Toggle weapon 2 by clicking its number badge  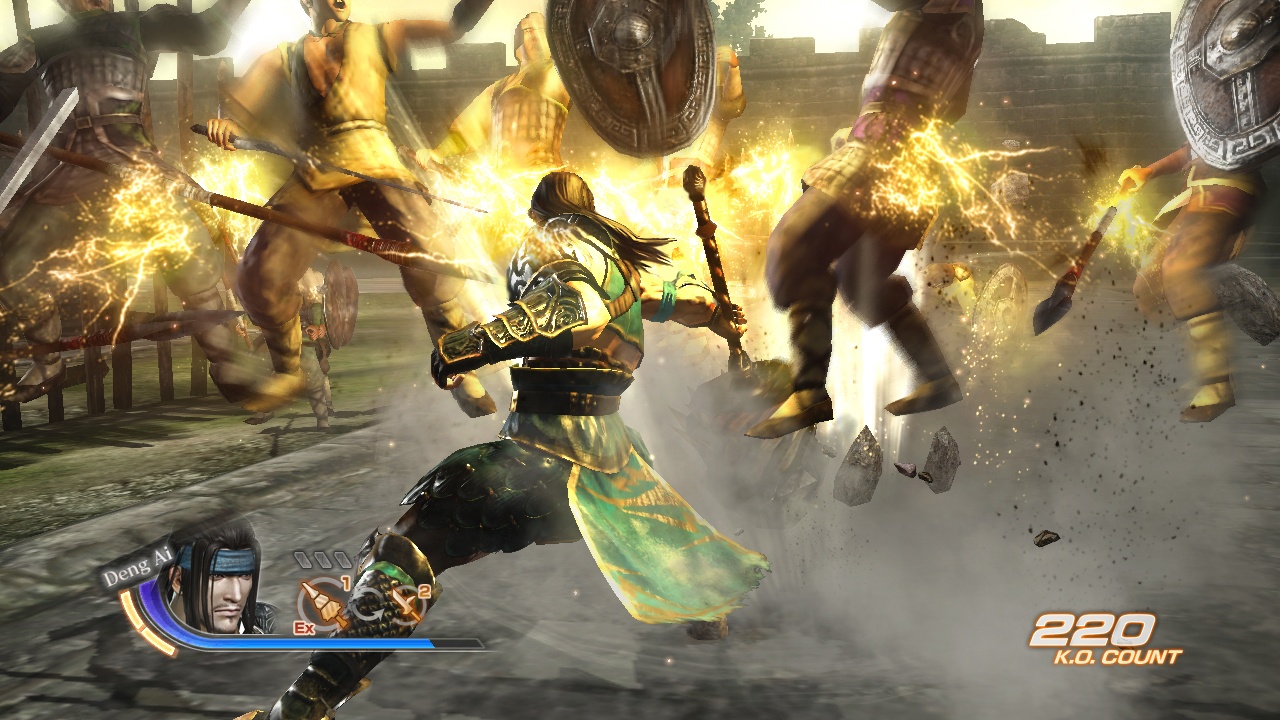(422, 592)
